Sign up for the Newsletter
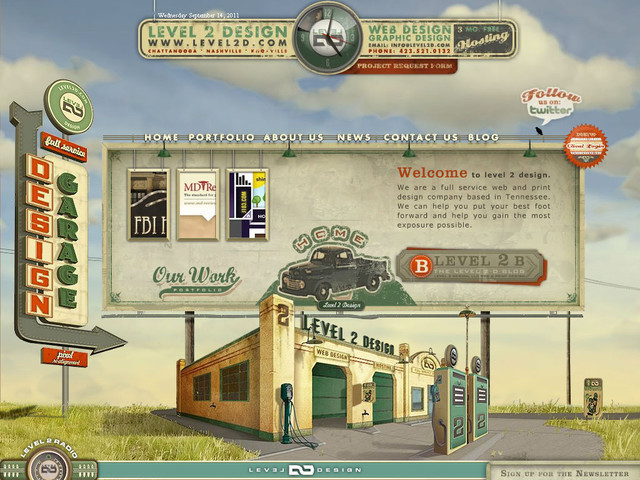The height and width of the screenshot is (480, 640). point(564,471)
